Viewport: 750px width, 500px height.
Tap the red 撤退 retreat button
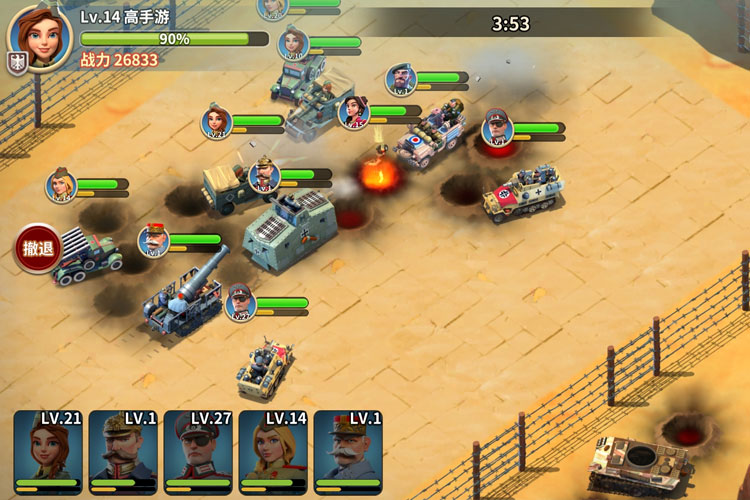[x=36, y=249]
